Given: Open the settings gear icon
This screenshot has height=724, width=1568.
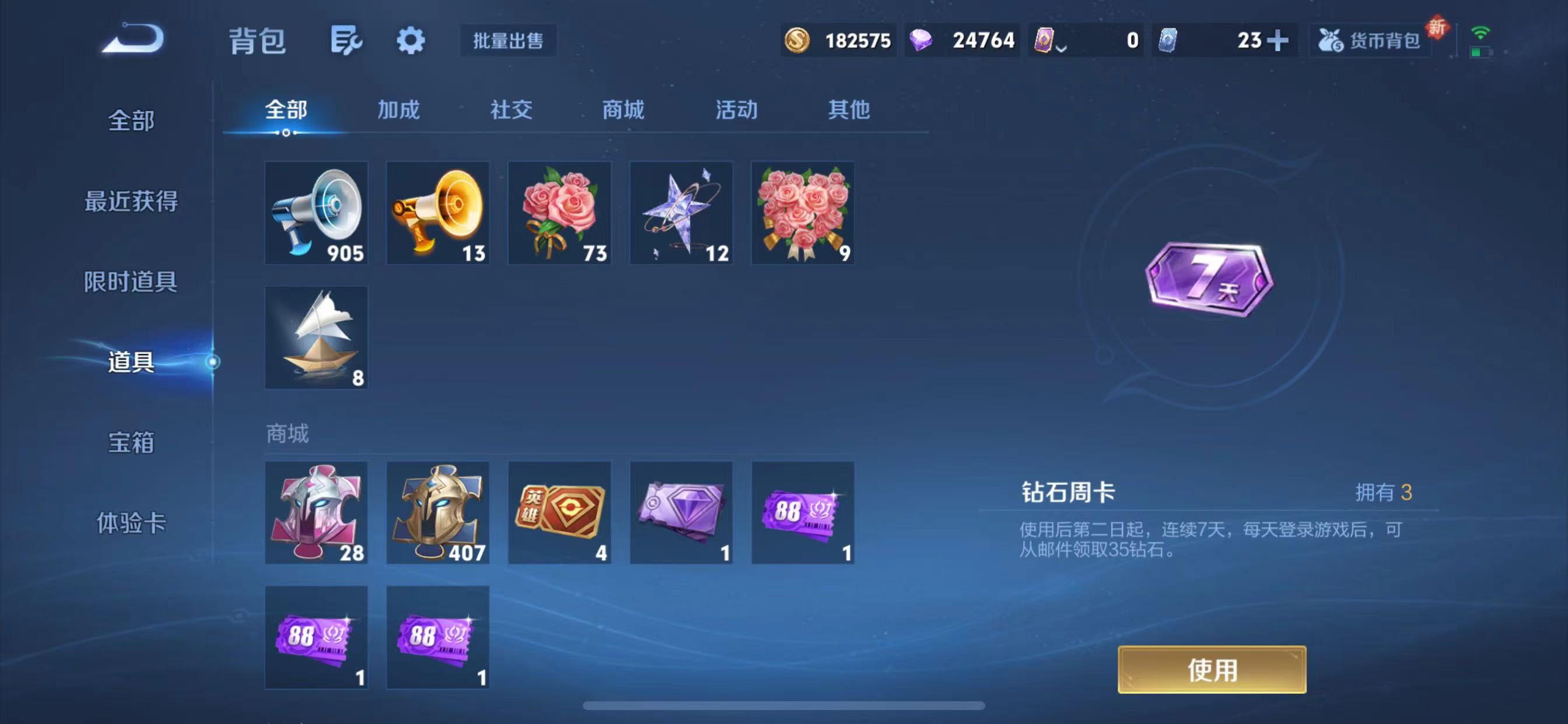Looking at the screenshot, I should click(x=410, y=41).
